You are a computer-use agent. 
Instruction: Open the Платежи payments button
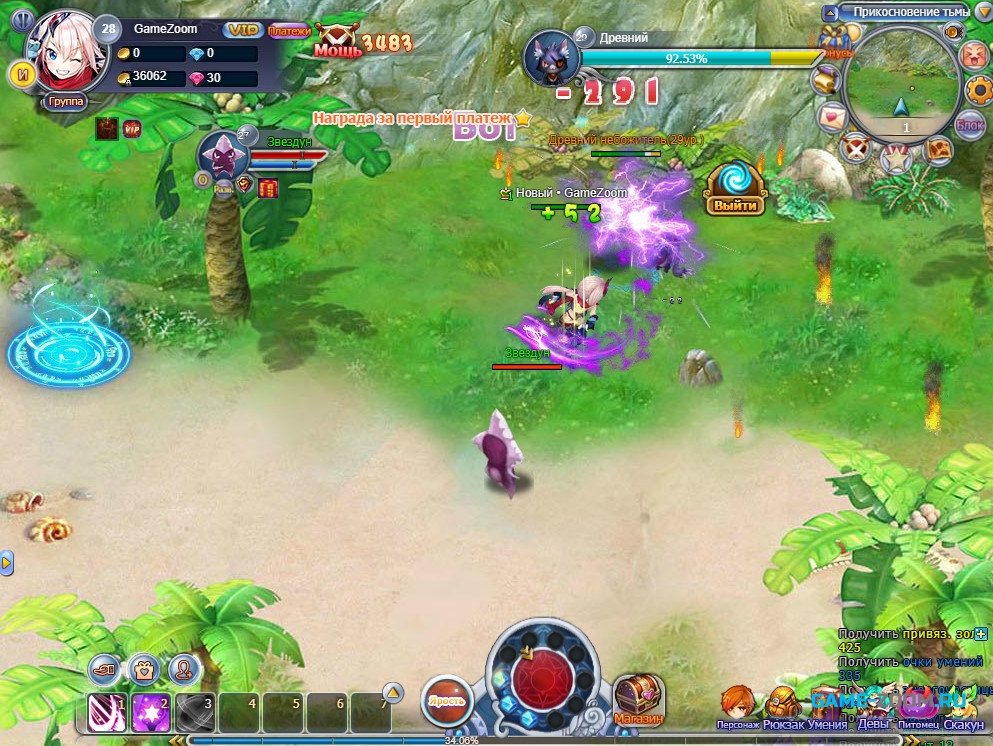tap(289, 31)
